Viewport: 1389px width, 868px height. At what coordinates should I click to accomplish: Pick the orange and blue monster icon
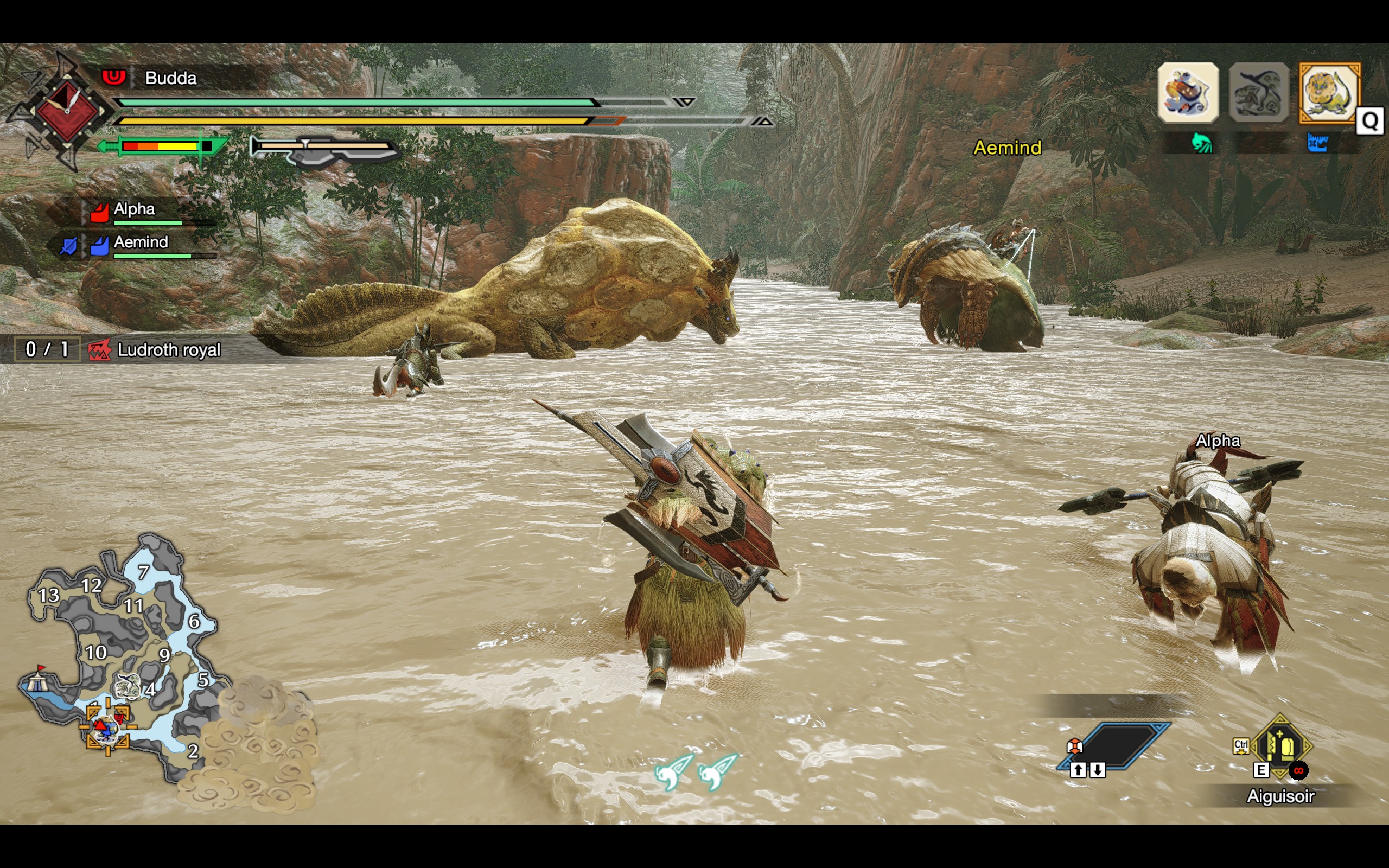1188,93
